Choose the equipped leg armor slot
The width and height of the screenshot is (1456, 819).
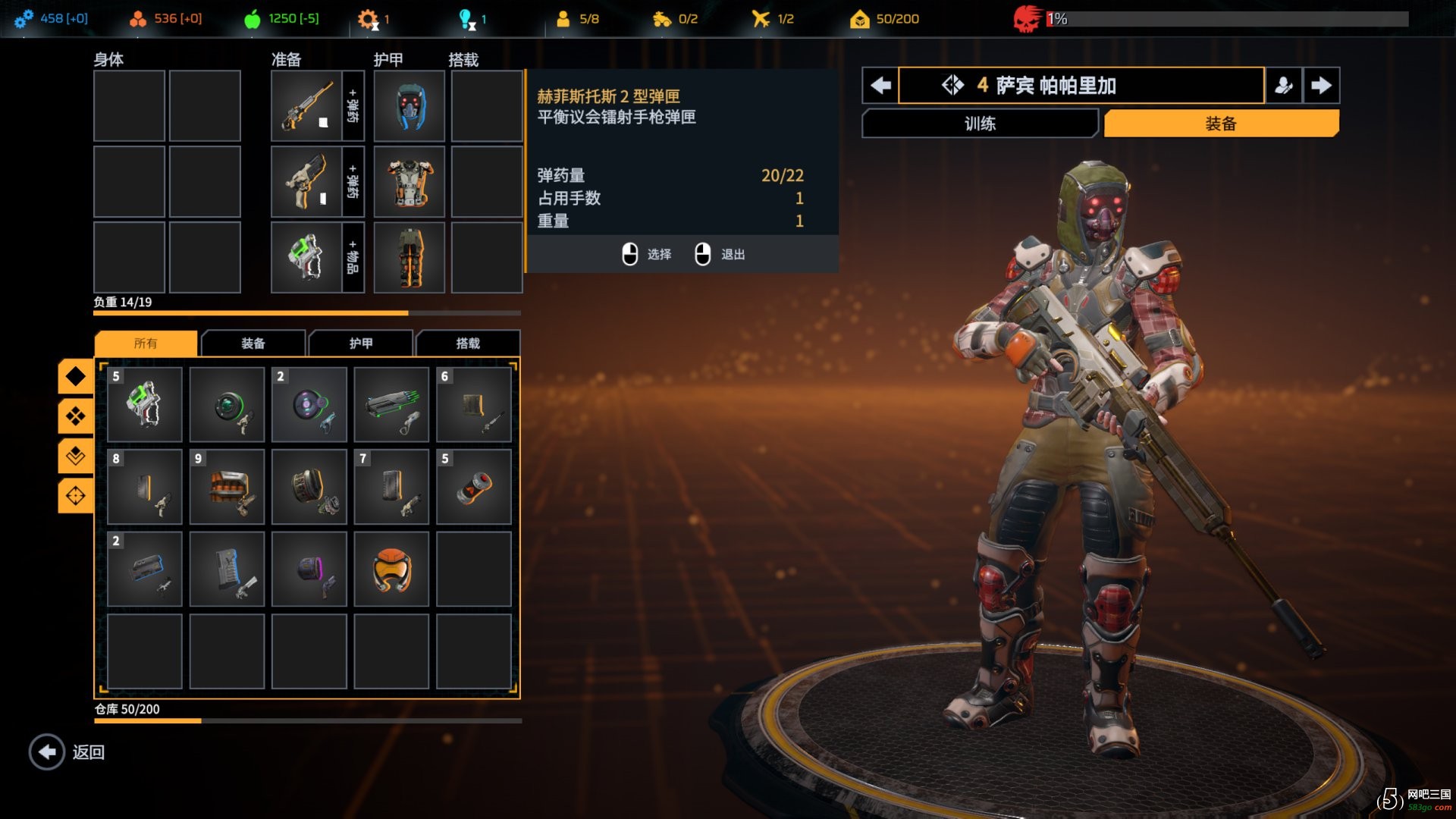pyautogui.click(x=409, y=258)
